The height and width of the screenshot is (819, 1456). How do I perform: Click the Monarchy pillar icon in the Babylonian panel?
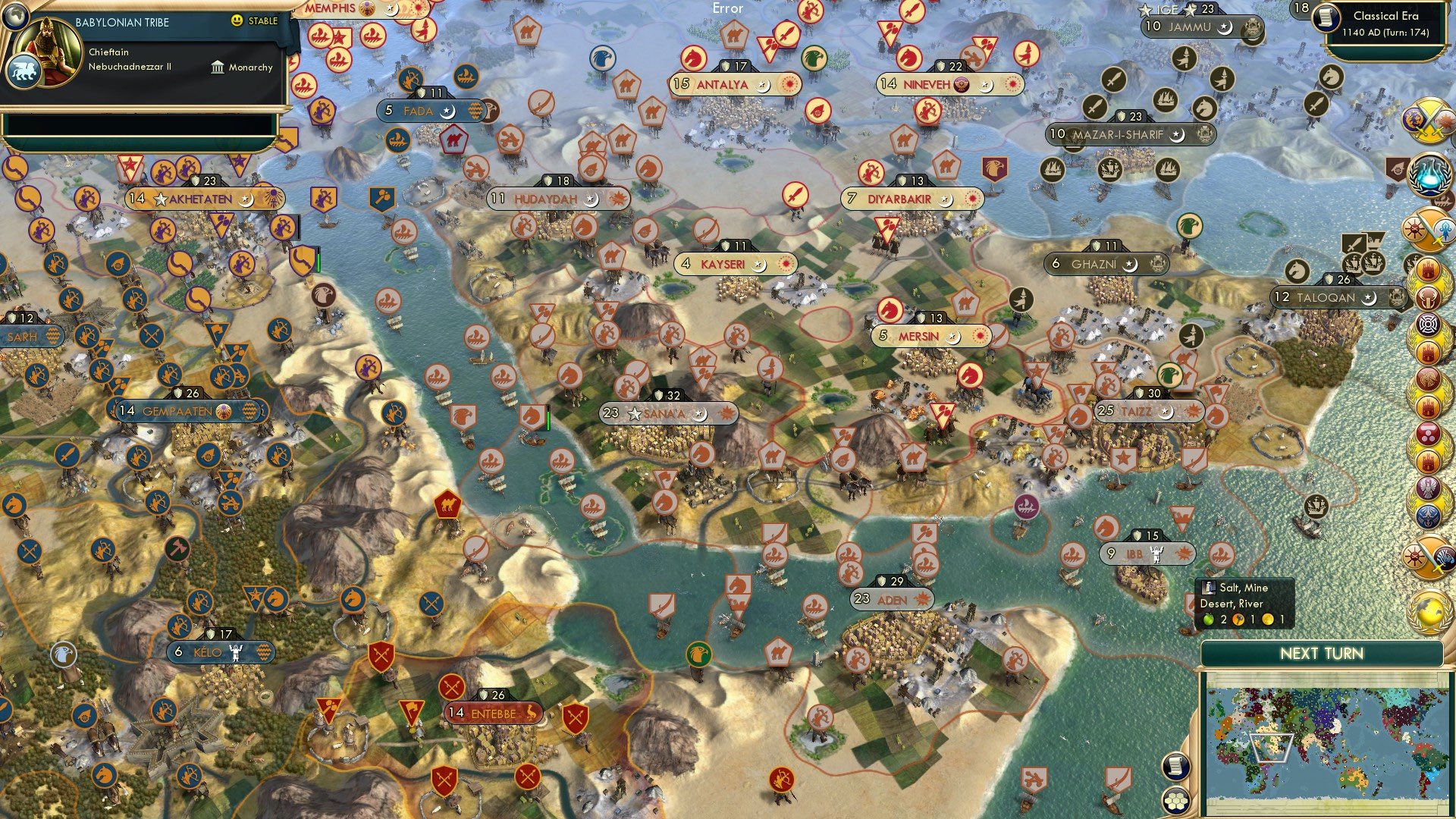coord(216,67)
